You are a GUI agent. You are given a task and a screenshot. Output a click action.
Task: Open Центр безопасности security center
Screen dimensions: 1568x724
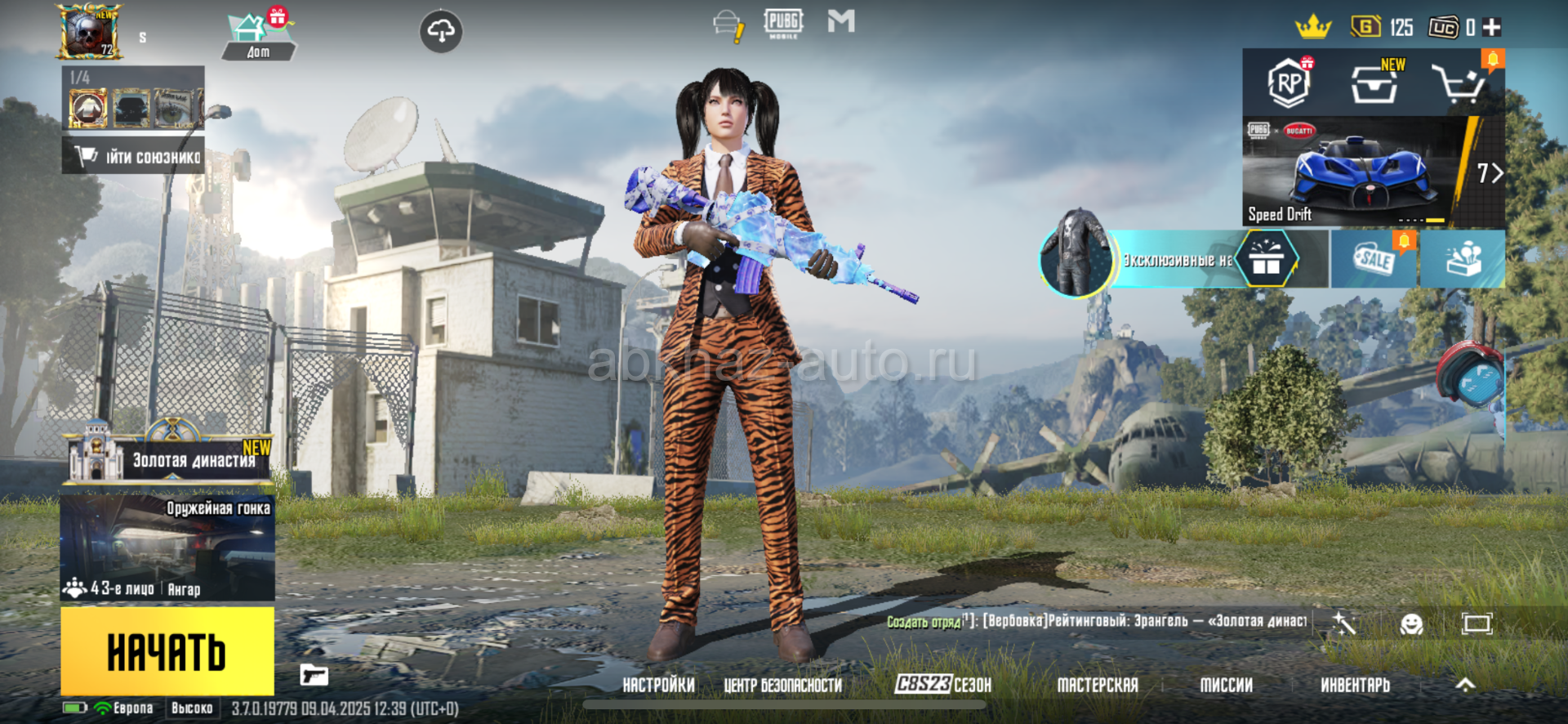click(782, 685)
